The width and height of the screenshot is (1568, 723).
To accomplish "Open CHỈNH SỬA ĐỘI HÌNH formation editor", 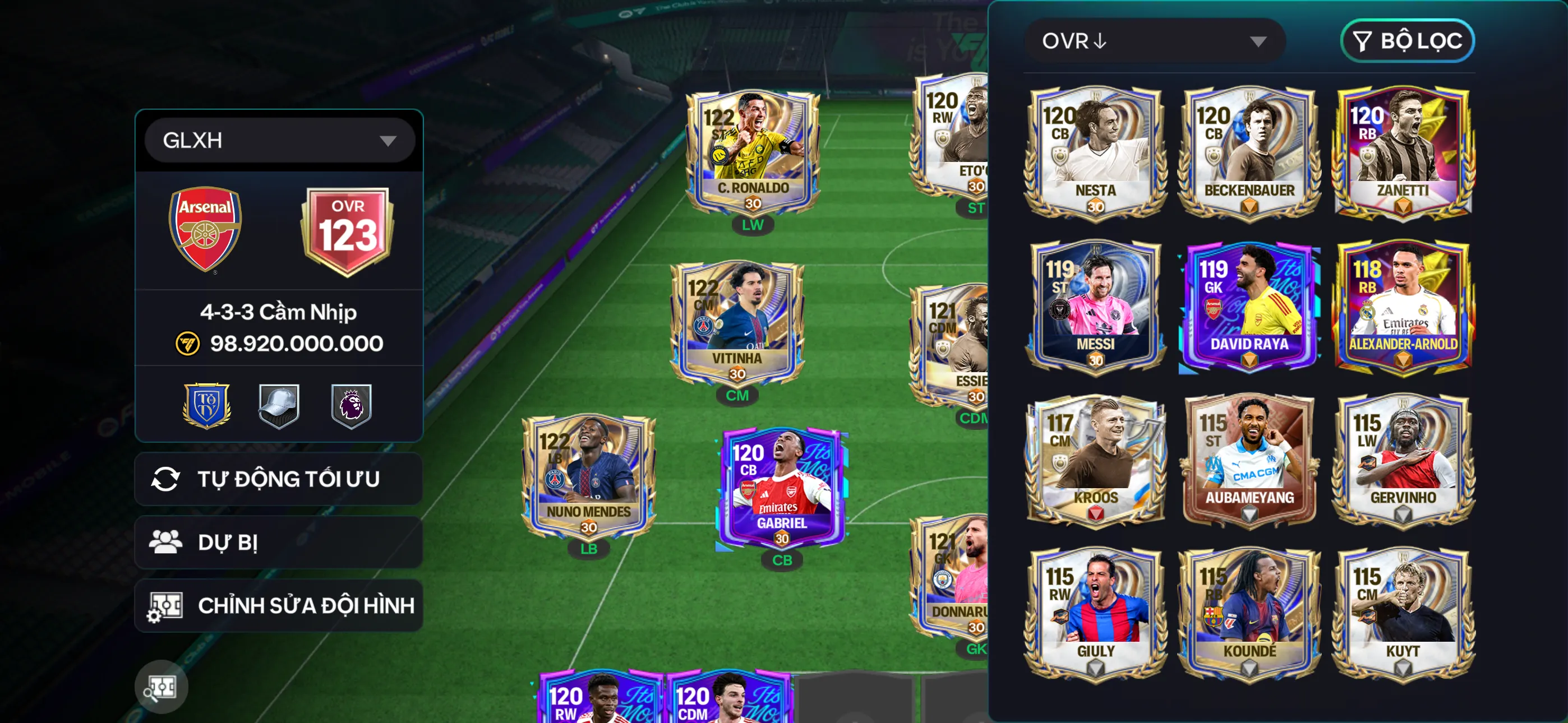I will [x=279, y=605].
